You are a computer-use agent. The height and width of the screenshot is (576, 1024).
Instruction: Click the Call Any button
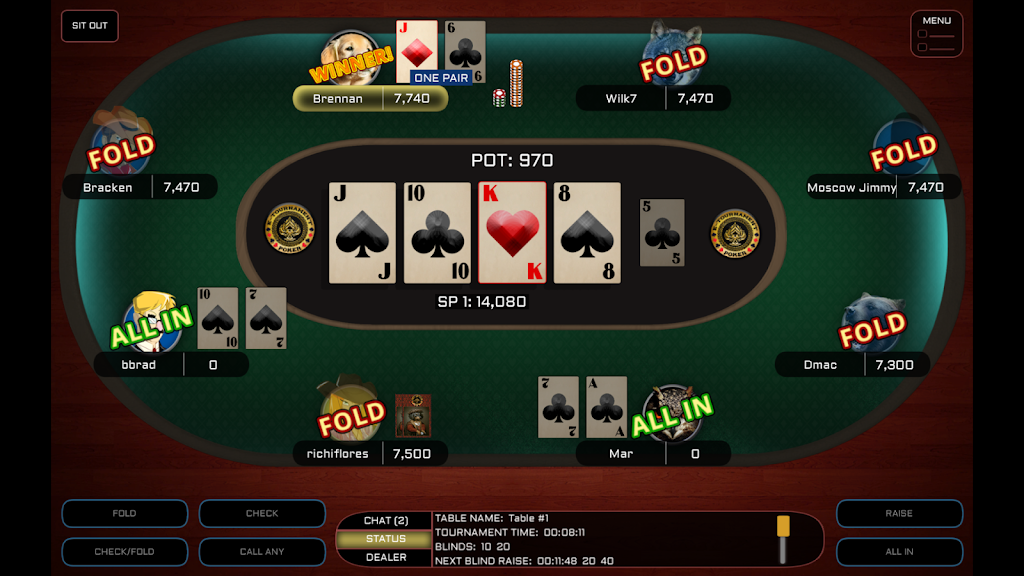click(x=262, y=552)
